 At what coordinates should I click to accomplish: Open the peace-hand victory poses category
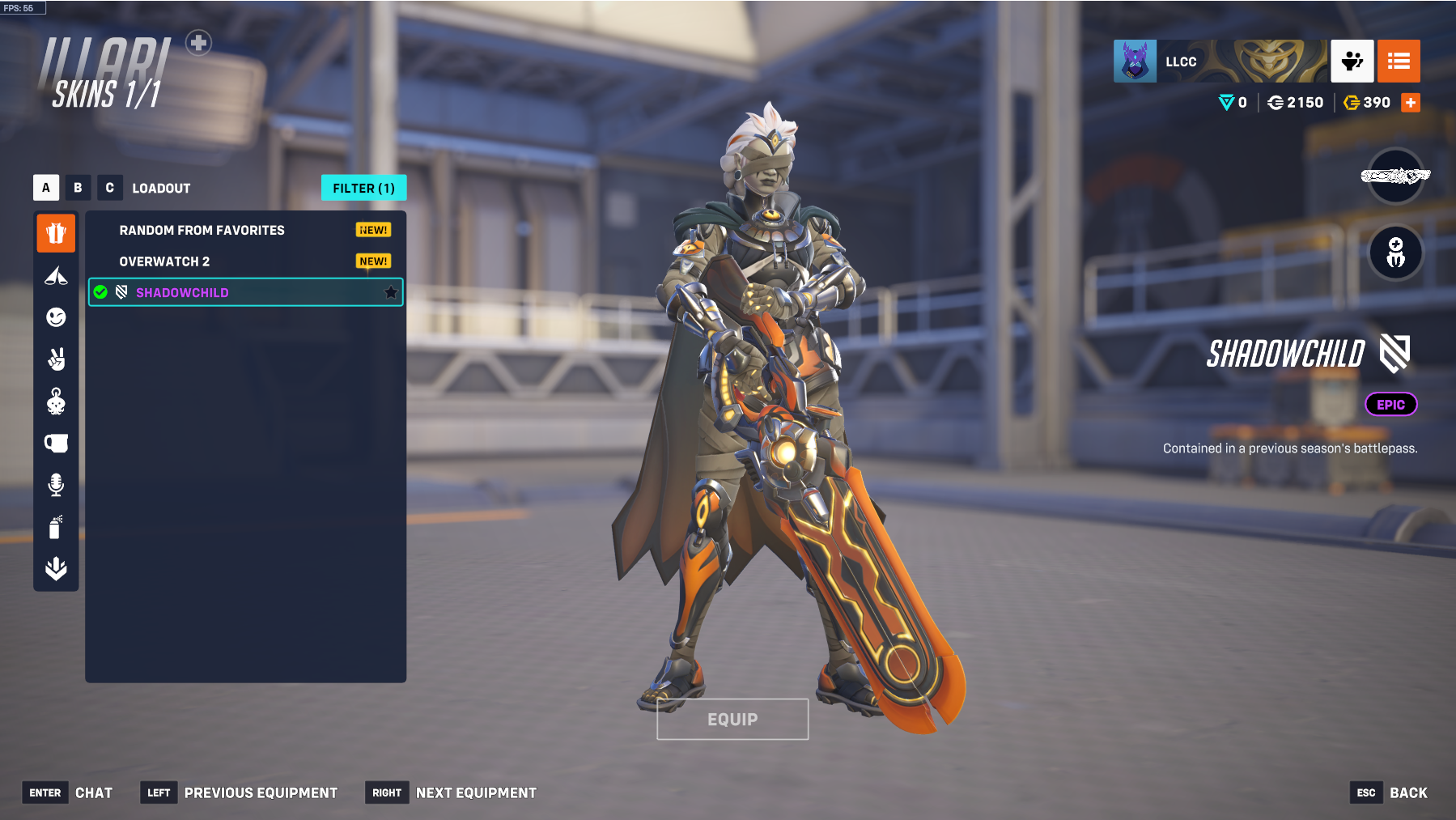(56, 359)
